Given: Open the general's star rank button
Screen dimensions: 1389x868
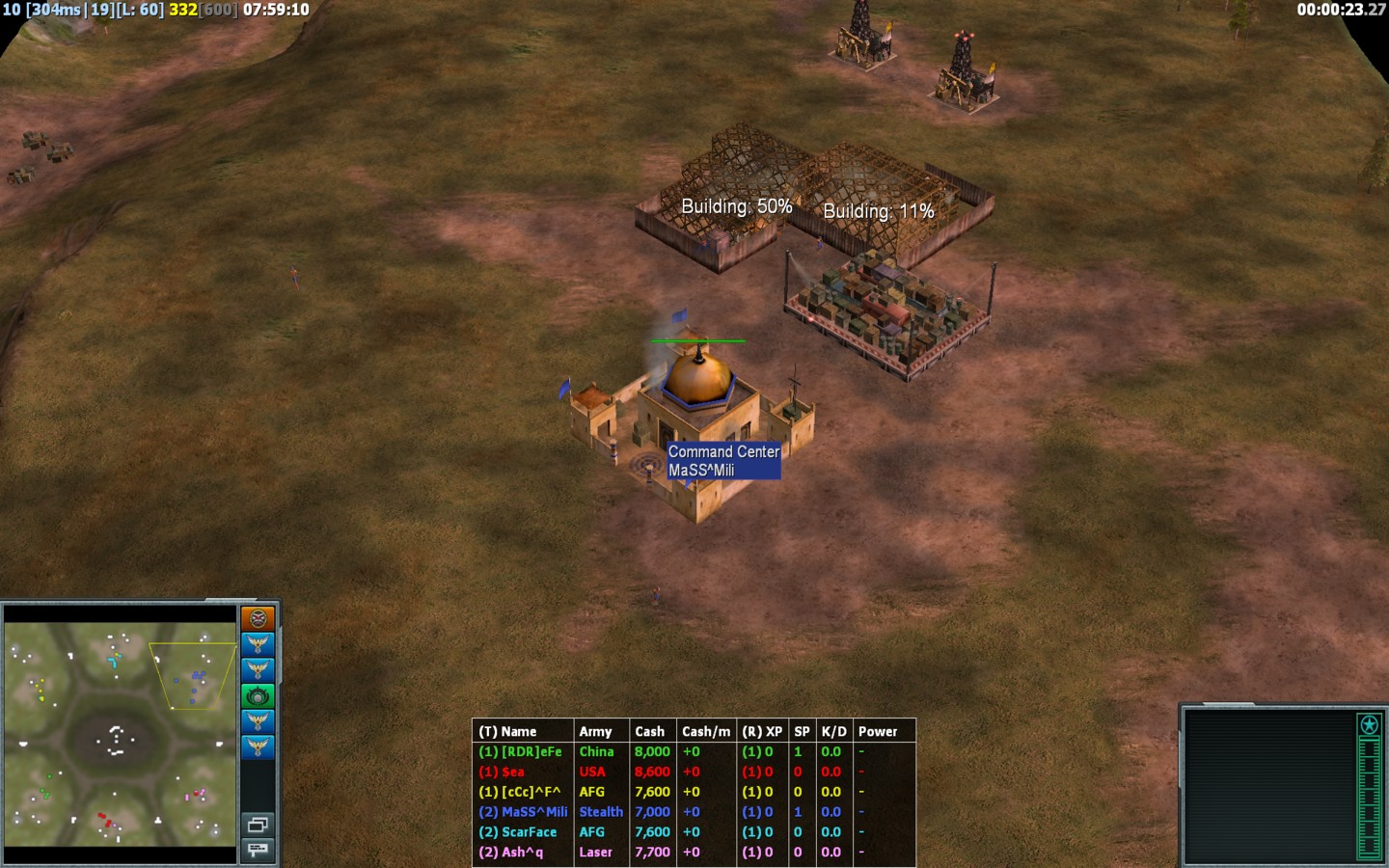Looking at the screenshot, I should point(1369,724).
